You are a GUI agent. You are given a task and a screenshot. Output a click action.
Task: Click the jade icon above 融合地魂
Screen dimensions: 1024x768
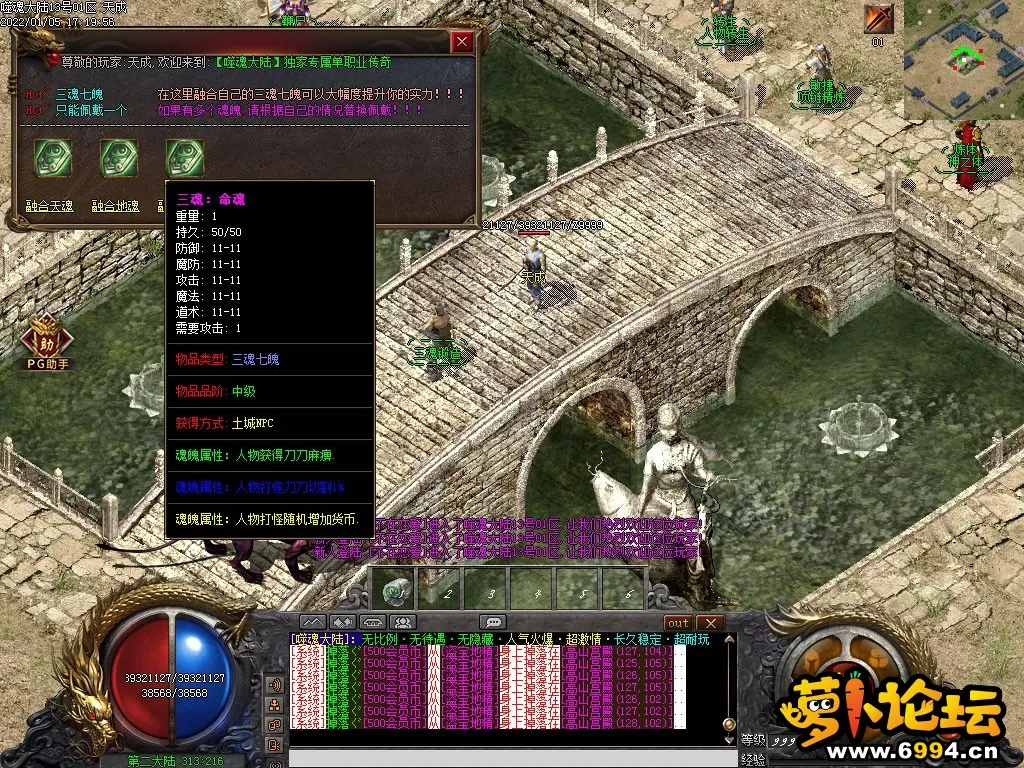click(x=118, y=158)
